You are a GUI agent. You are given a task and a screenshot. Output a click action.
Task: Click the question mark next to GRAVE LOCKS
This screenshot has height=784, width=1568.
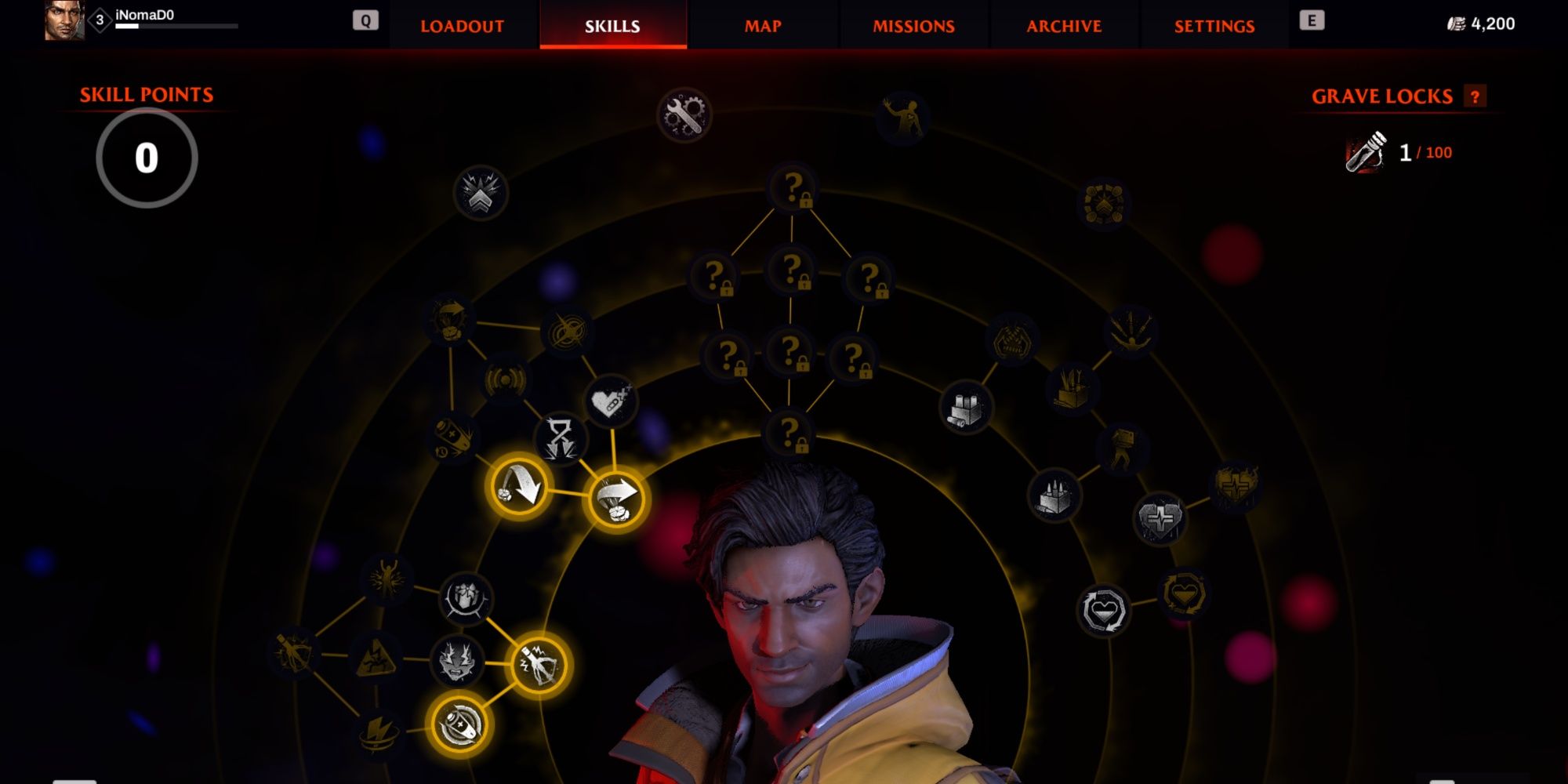[x=1477, y=96]
